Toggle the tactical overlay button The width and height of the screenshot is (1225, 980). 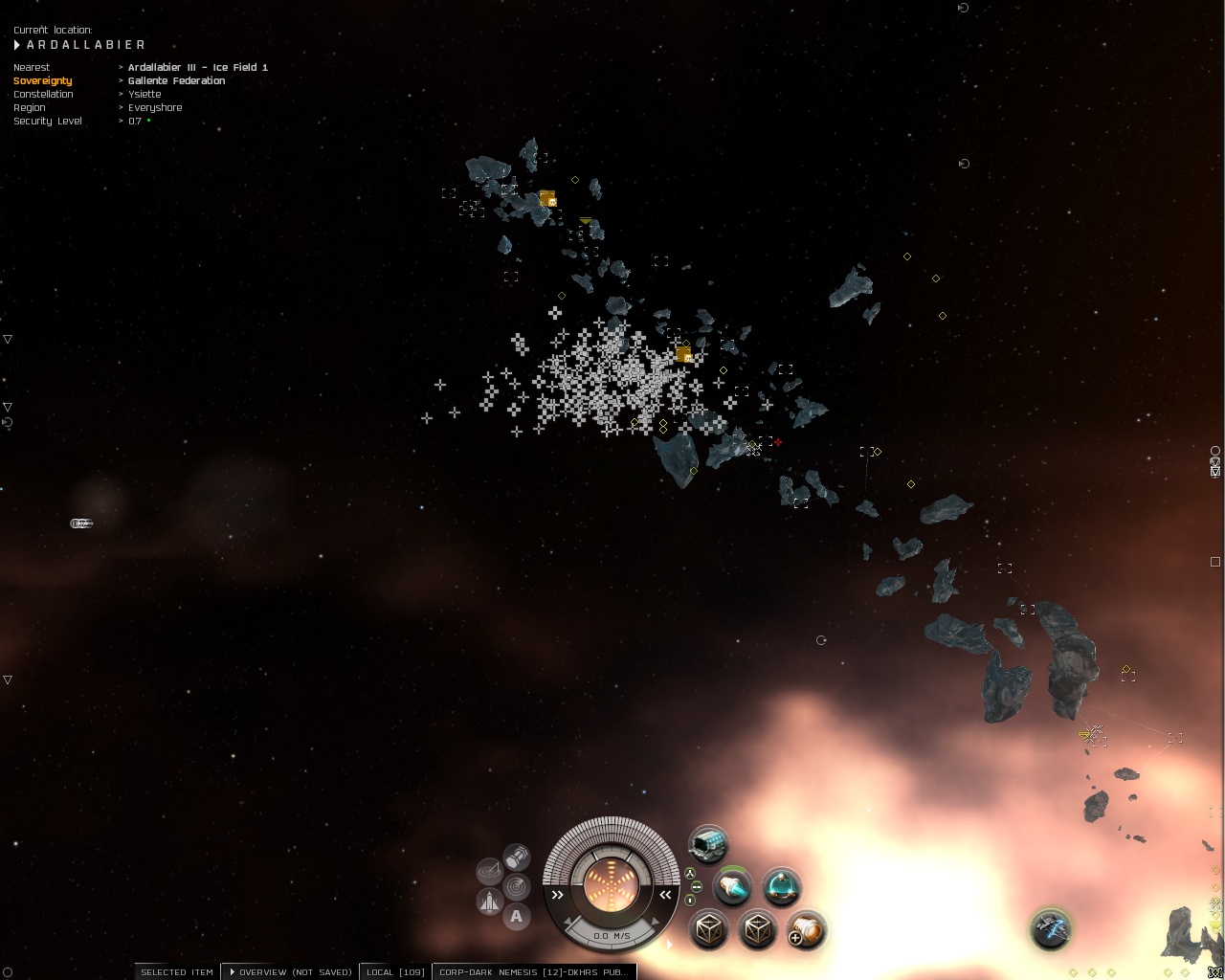coord(489,870)
